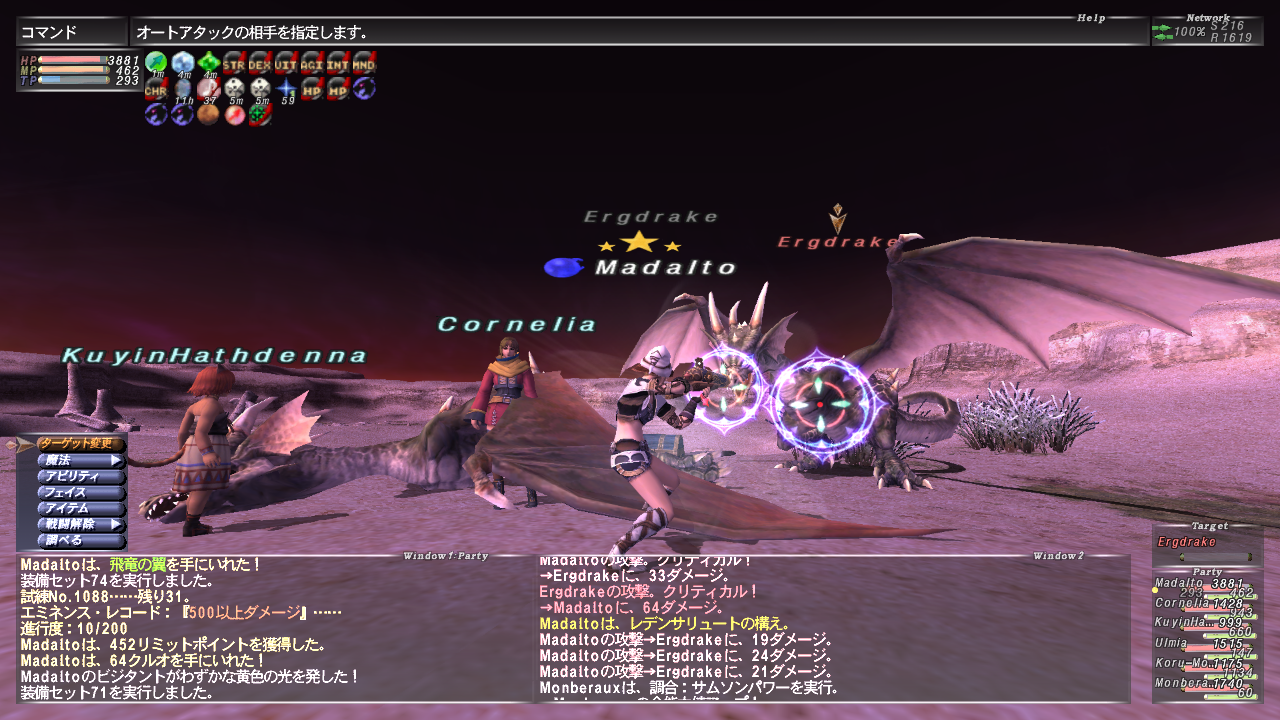The height and width of the screenshot is (720, 1280).
Task: Click the CHR boost status icon
Action: coord(155,89)
